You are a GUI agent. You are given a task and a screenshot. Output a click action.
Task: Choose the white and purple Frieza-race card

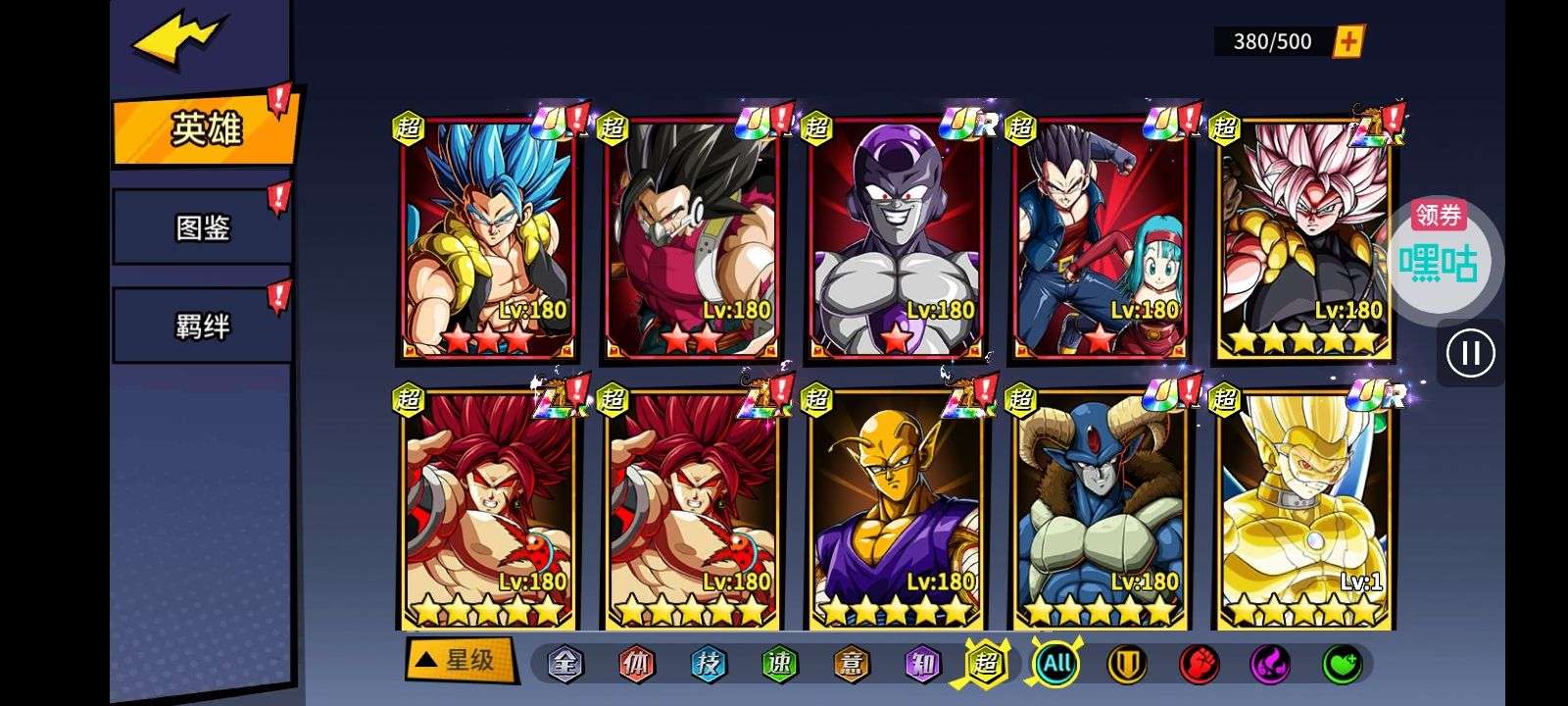[896, 237]
